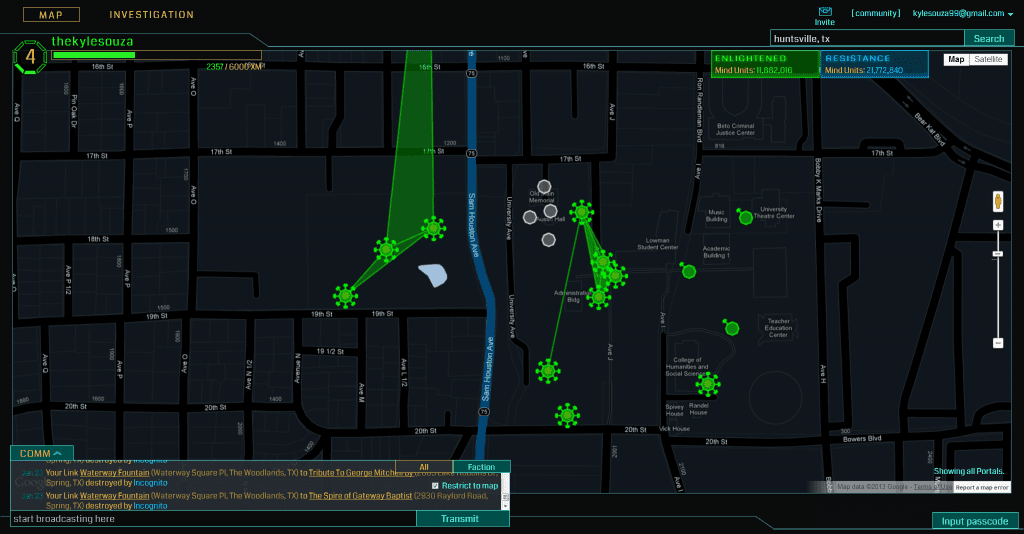Screen dimensions: 1024x534
Task: Open the Input passcode button
Action: (x=975, y=521)
